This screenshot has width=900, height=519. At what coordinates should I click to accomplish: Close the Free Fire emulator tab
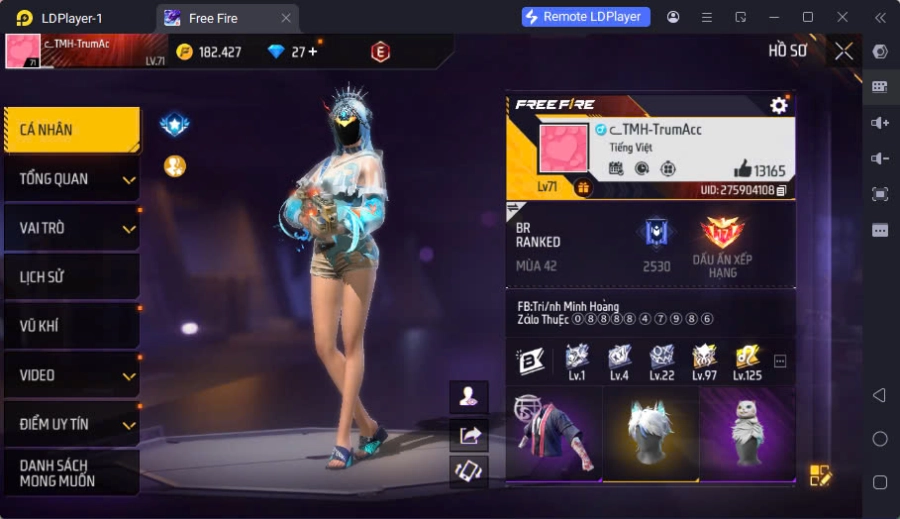point(286,18)
